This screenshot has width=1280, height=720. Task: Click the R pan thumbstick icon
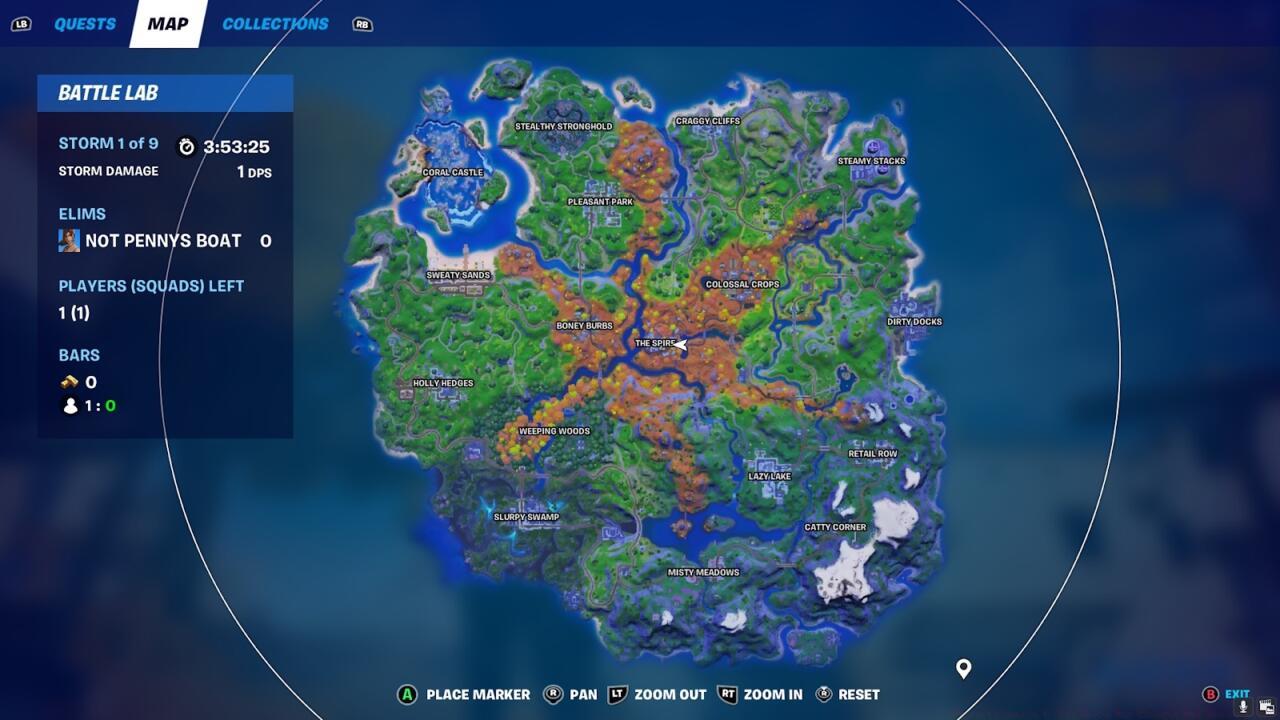click(553, 694)
